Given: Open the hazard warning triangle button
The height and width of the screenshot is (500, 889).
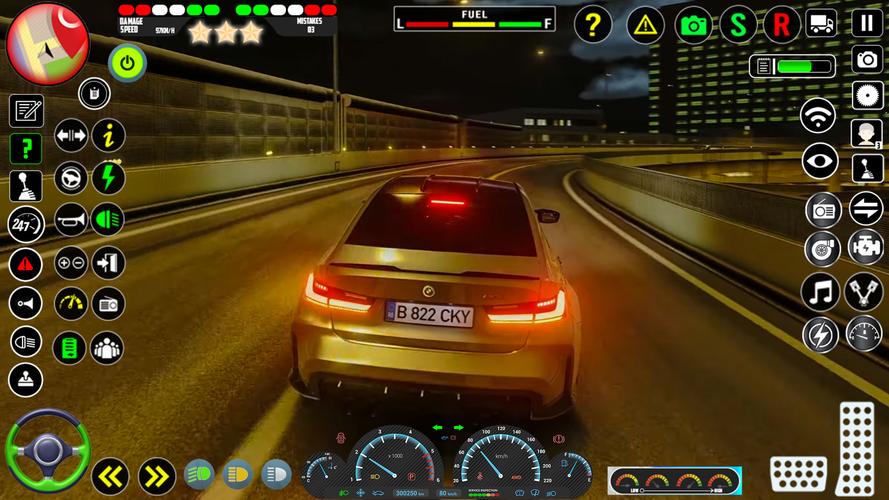Looking at the screenshot, I should click(x=646, y=24).
